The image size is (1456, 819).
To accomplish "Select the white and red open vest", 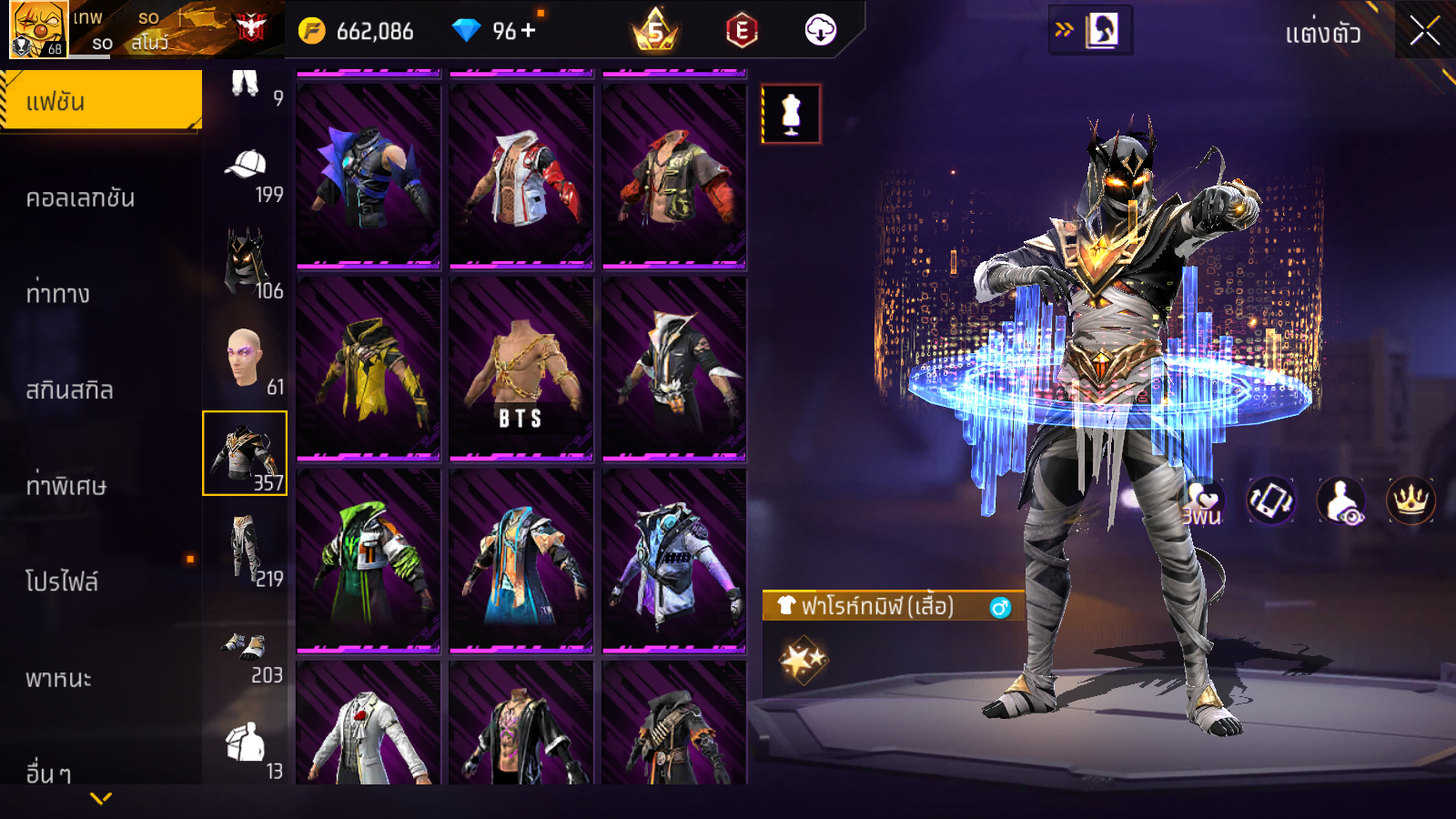I will pos(521,177).
